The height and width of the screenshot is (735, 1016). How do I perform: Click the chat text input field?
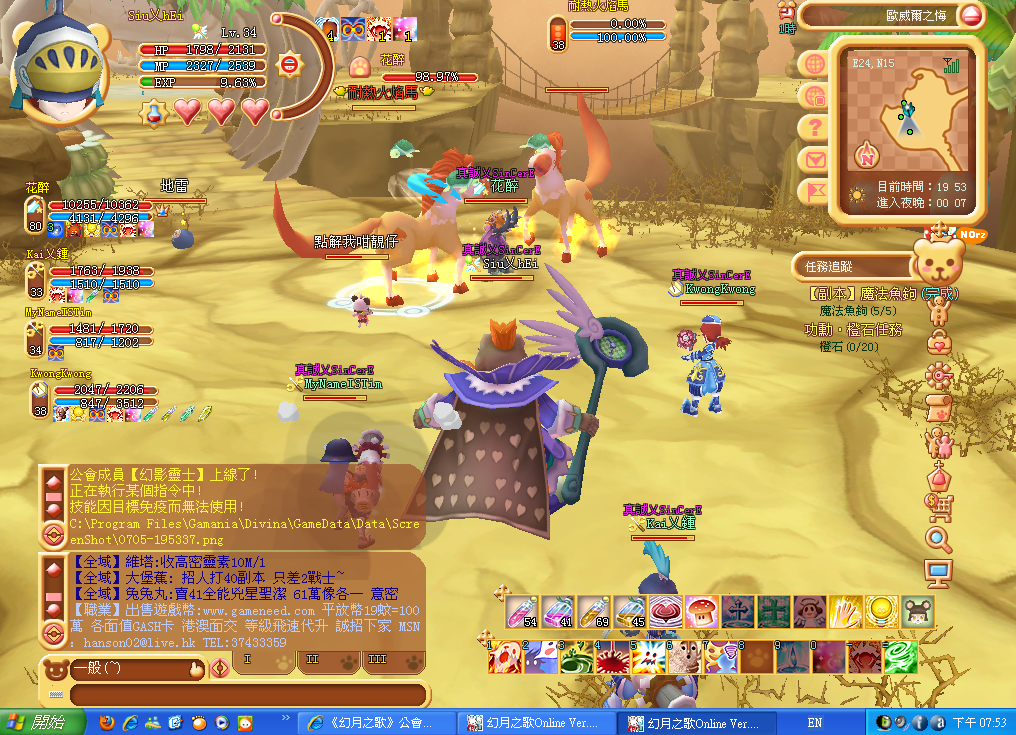[248, 695]
